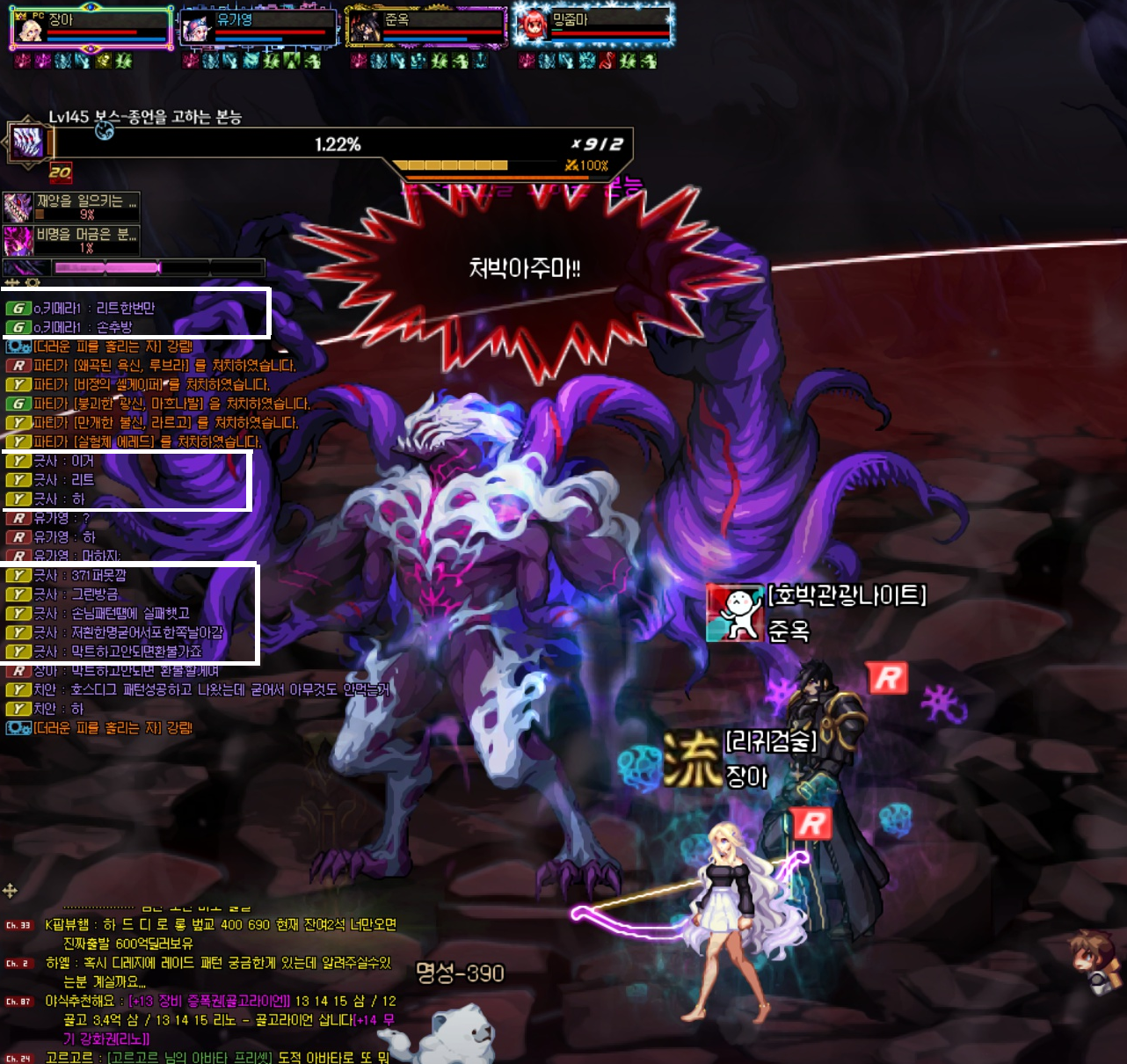Viewport: 1127px width, 1064px height.
Task: Select the 재앙을 일으키는 monster entry
Action: pos(71,208)
